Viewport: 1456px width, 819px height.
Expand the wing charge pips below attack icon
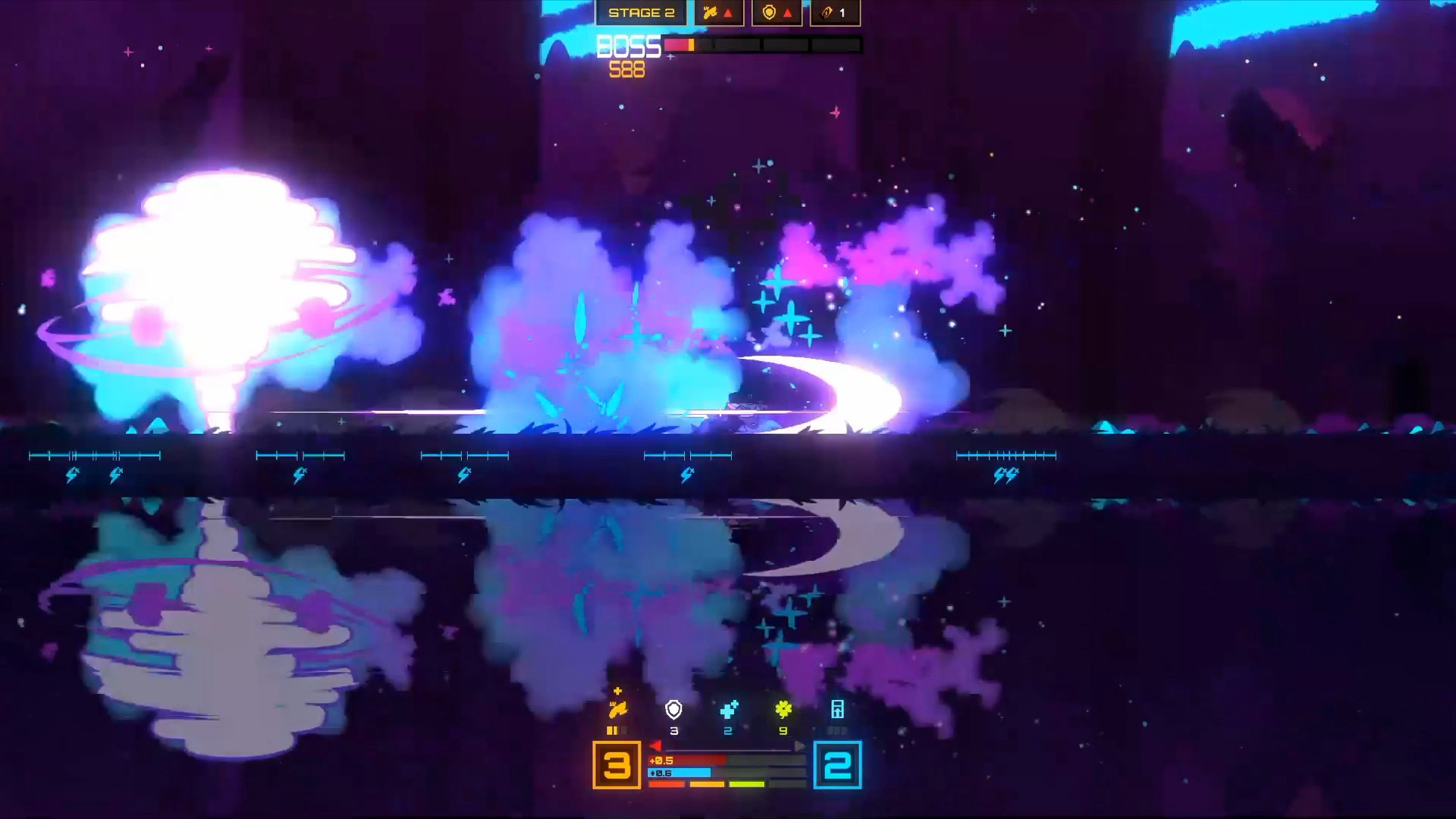pos(616,730)
